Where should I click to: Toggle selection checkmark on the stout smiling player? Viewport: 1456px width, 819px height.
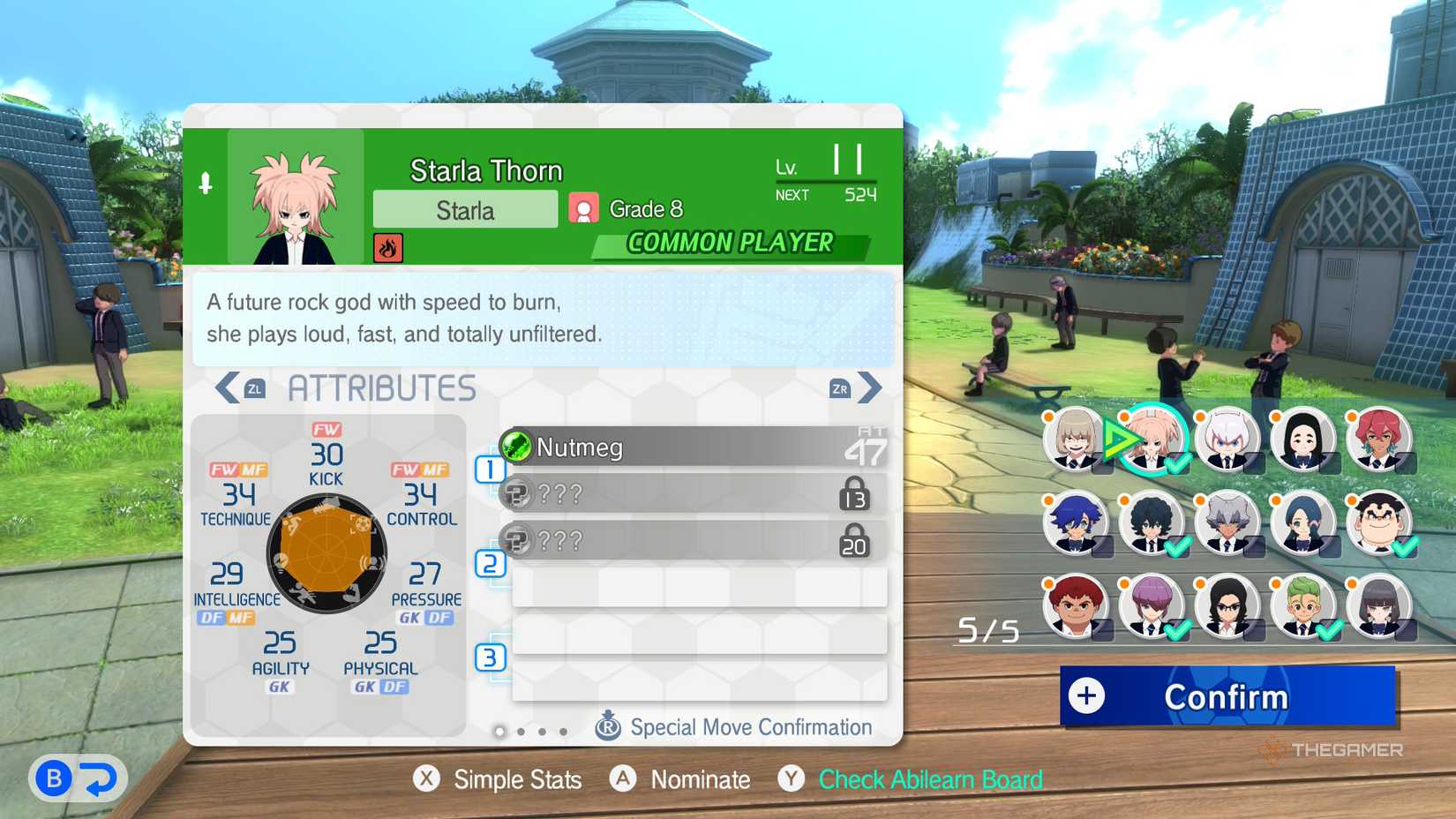(1407, 547)
